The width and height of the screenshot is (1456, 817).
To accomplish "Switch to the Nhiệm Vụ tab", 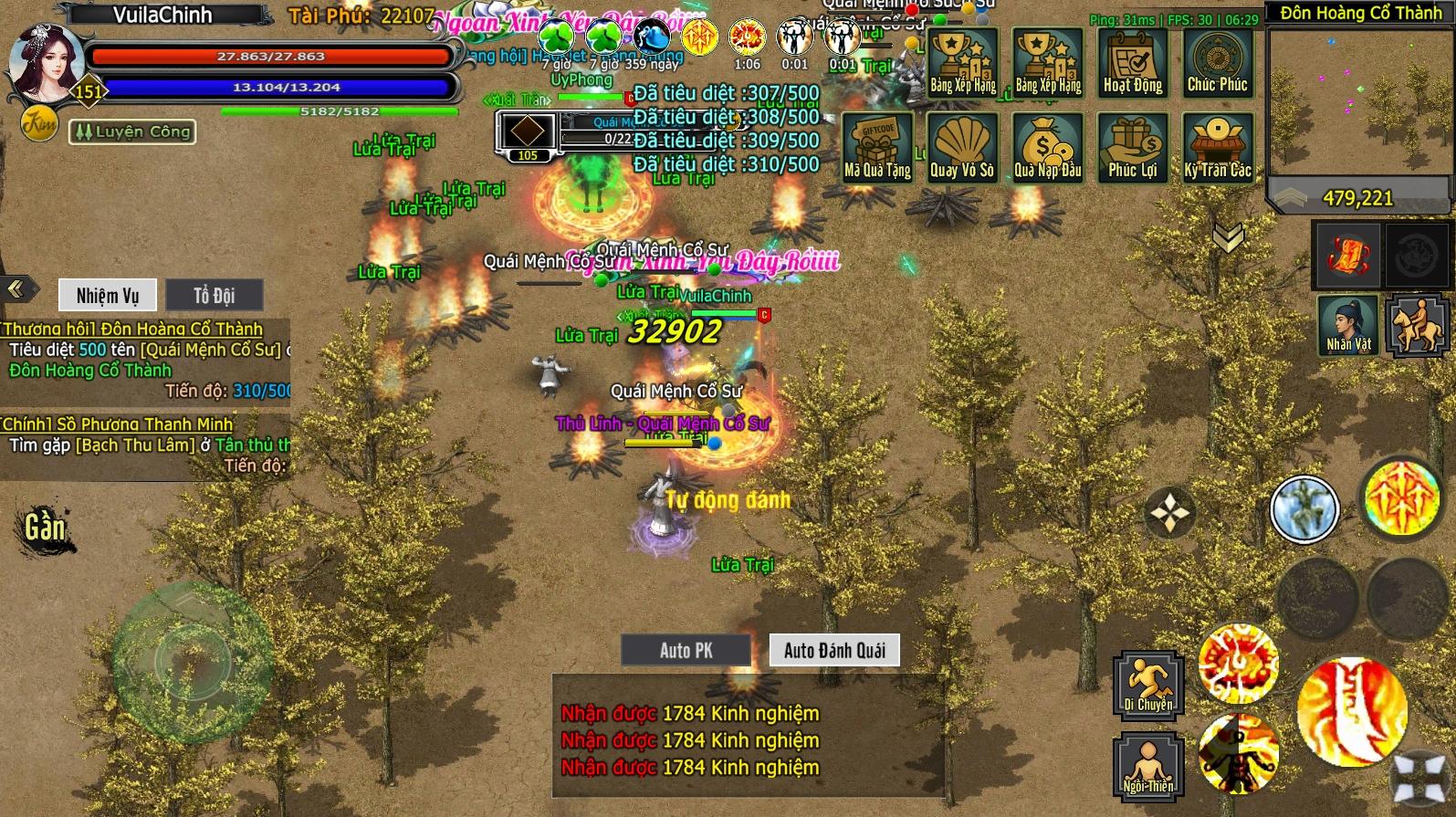I will [108, 295].
